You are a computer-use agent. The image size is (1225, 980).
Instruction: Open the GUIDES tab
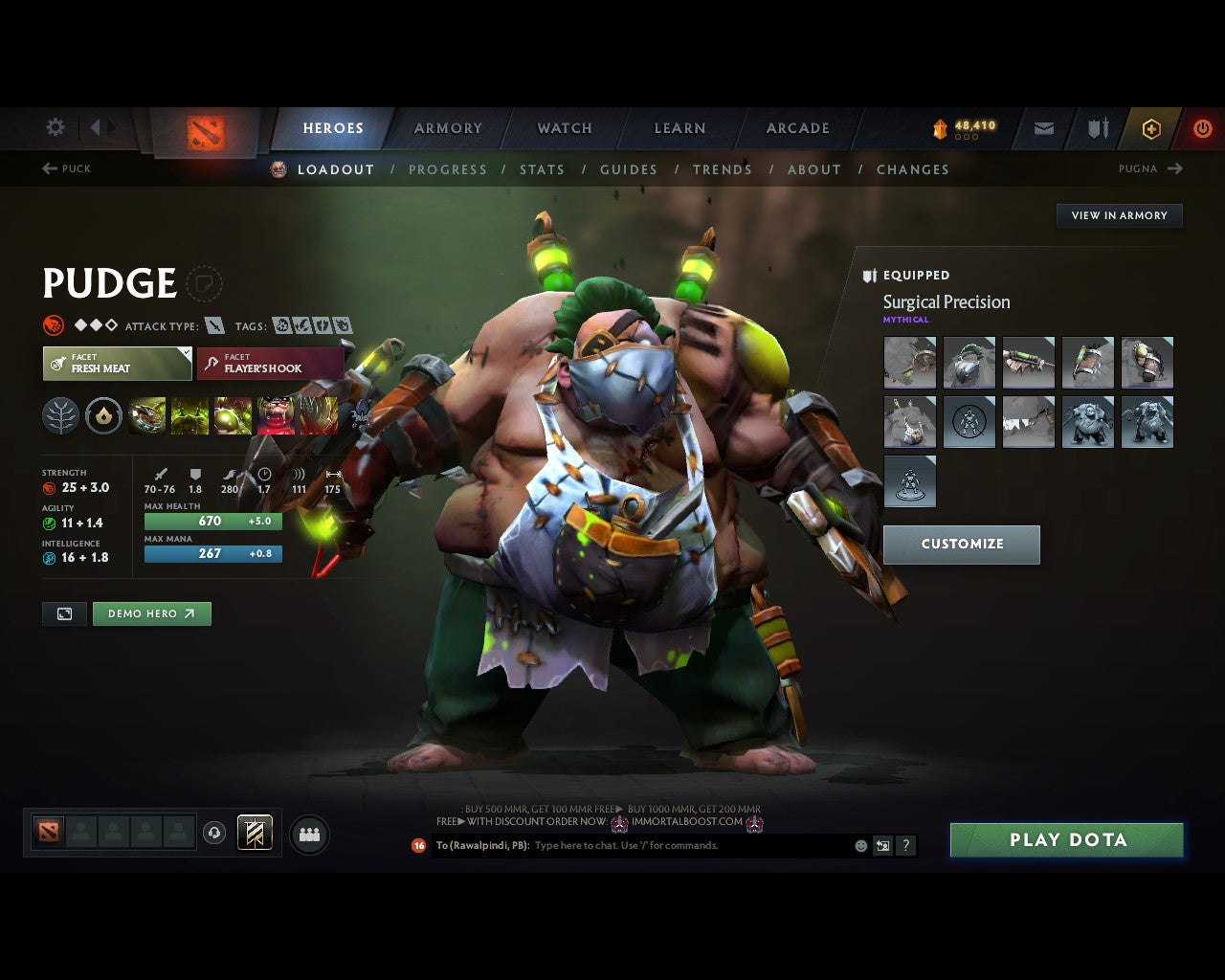(628, 169)
